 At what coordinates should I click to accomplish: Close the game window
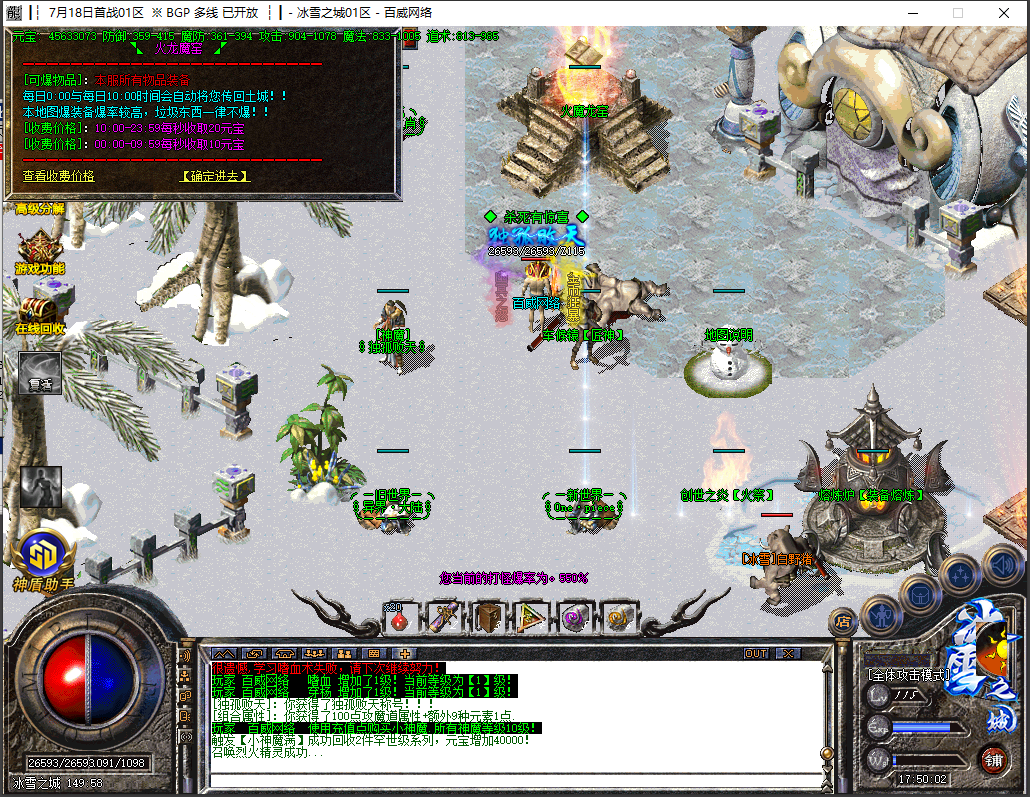click(x=1004, y=13)
